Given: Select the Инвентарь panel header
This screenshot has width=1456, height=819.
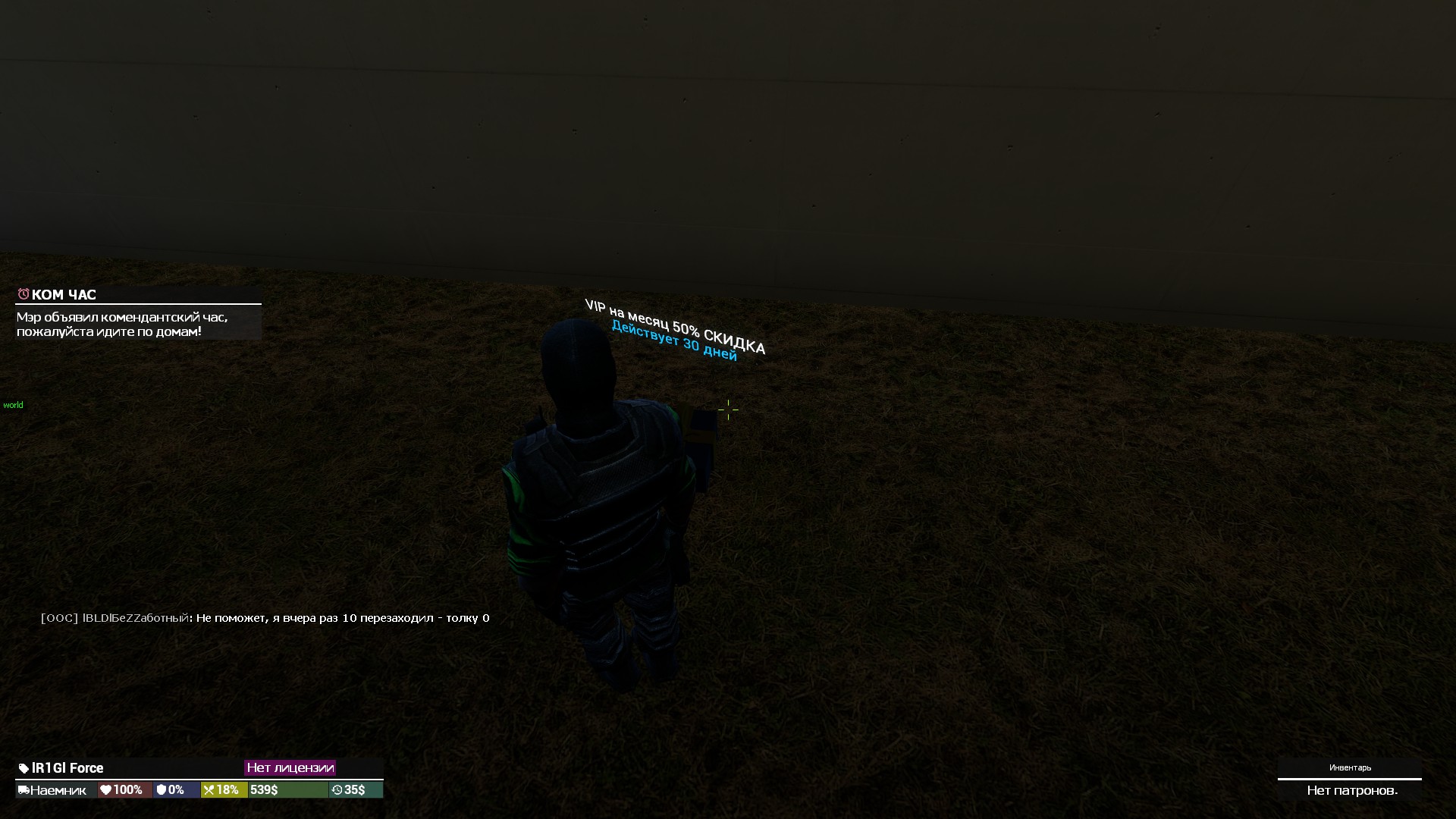Looking at the screenshot, I should (1349, 768).
